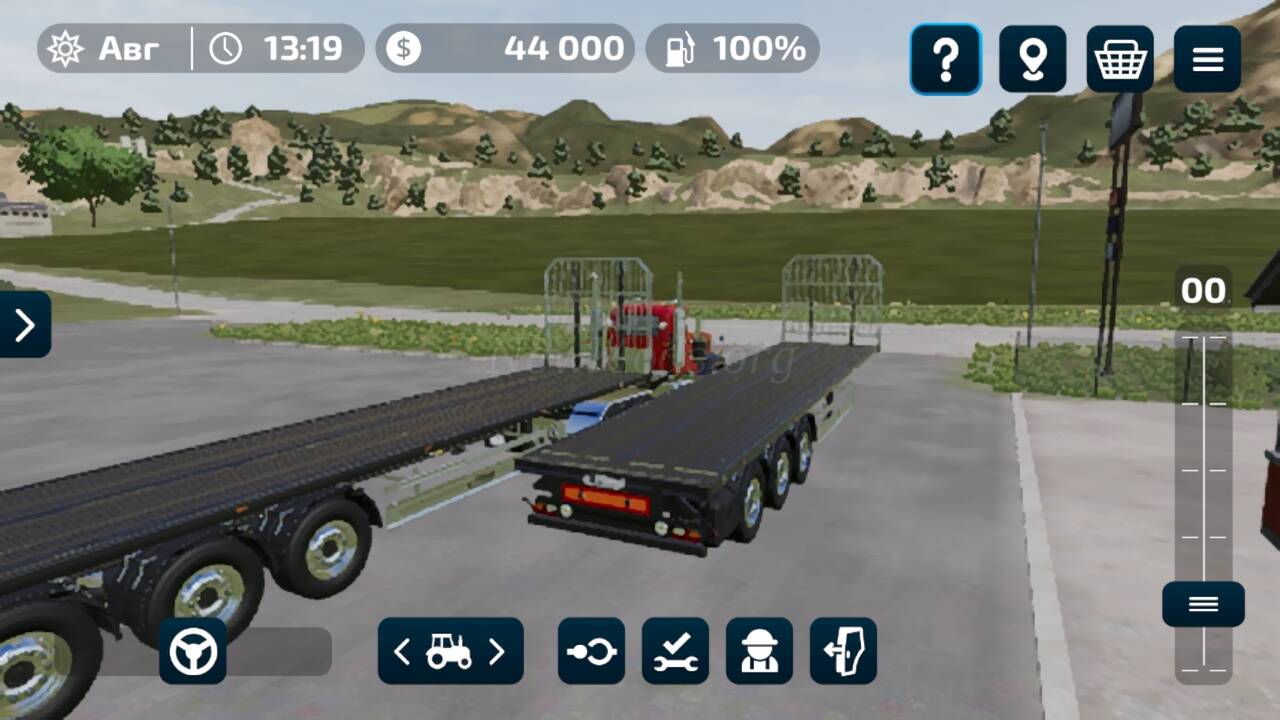Switch to the previous vehicle

click(402, 652)
